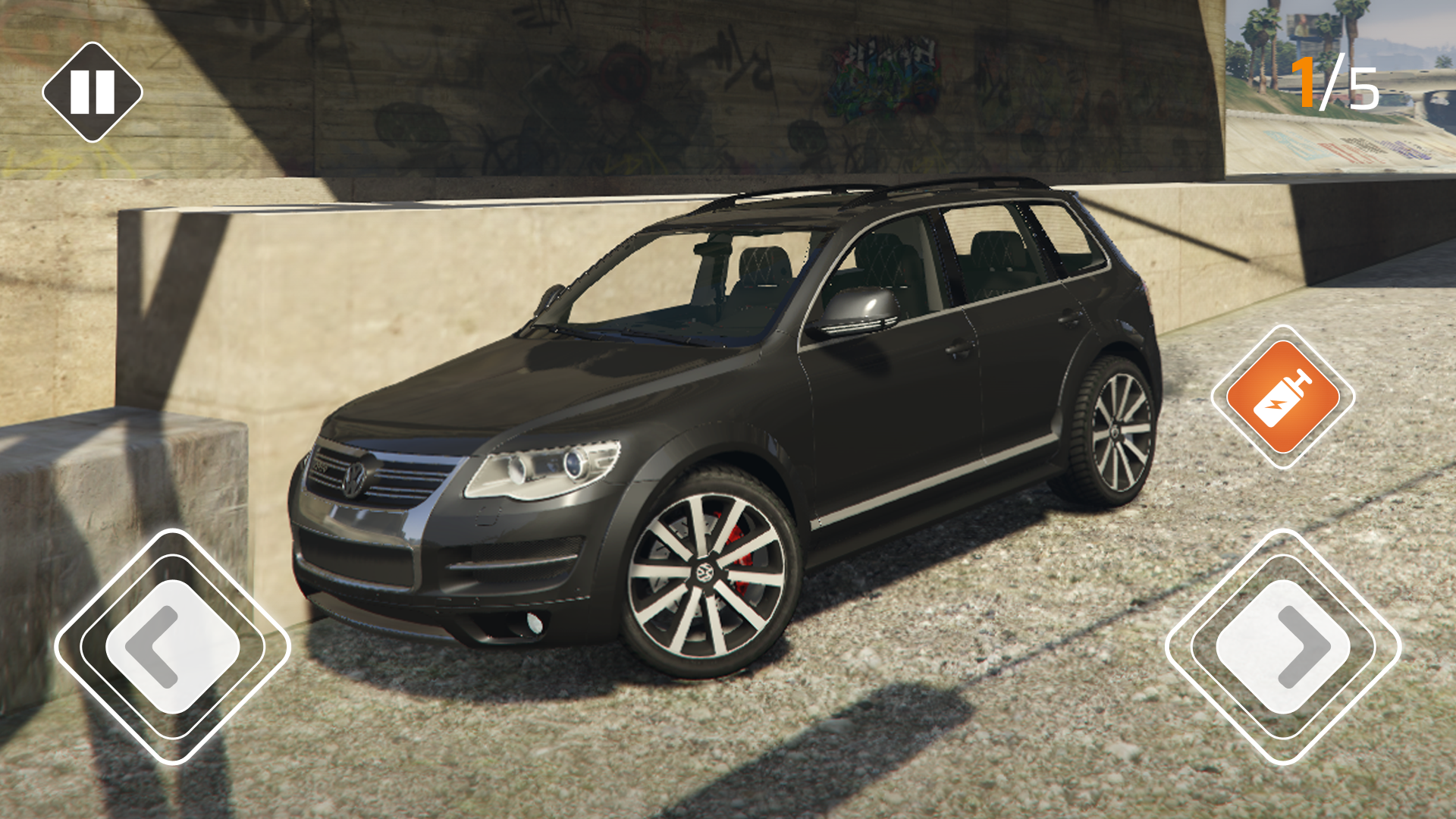Click the pause icon in top-left corner
This screenshot has height=819, width=1456.
tap(91, 90)
